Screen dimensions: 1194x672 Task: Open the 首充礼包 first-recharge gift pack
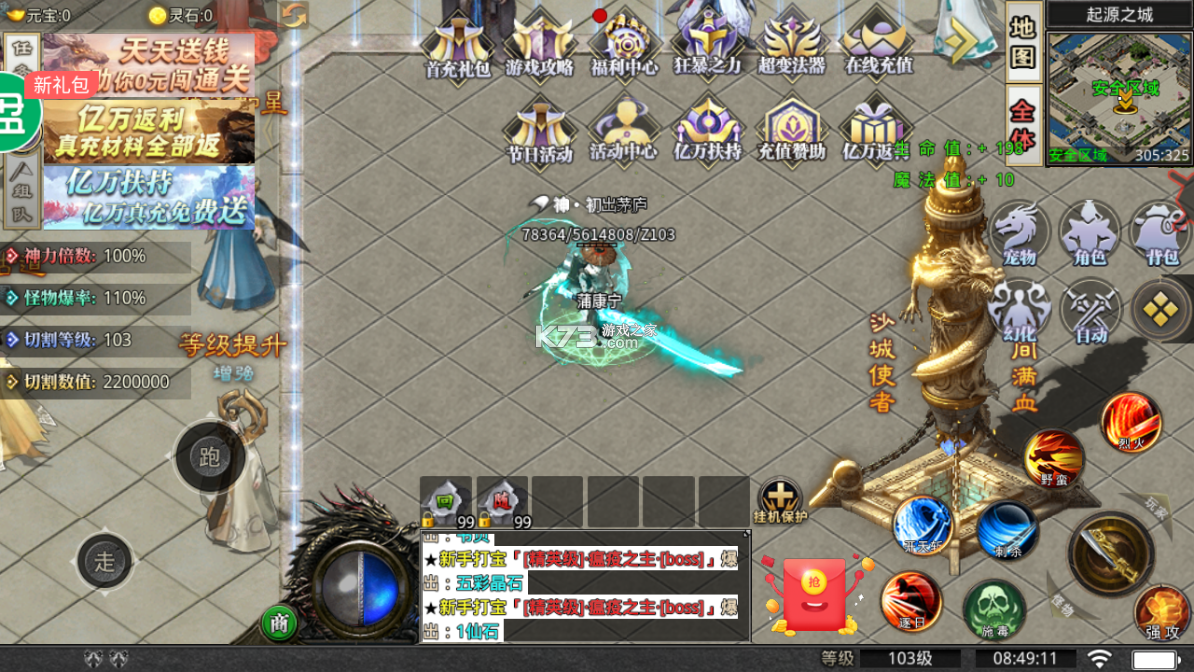(x=457, y=44)
